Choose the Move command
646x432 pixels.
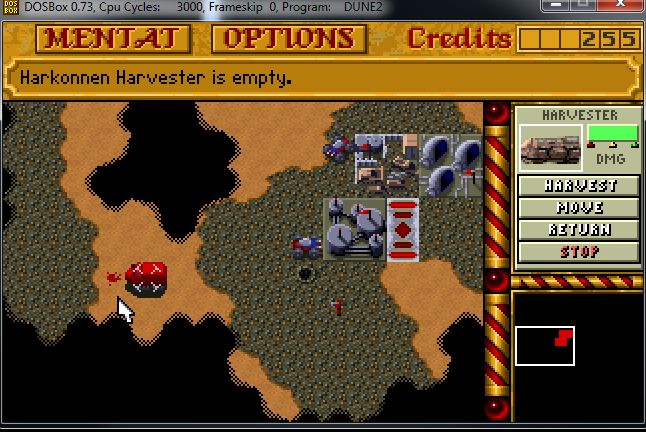[x=579, y=208]
